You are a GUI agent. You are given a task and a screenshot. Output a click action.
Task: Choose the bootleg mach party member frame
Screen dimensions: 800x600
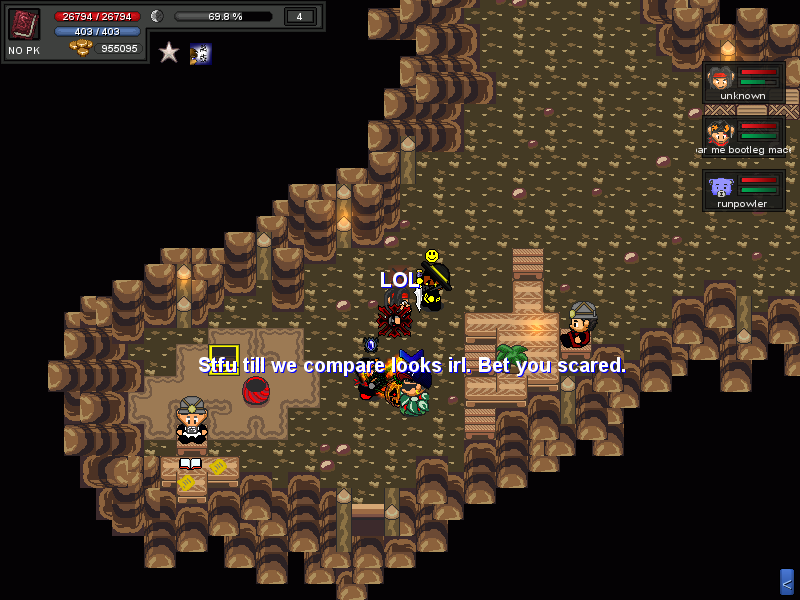coord(743,136)
